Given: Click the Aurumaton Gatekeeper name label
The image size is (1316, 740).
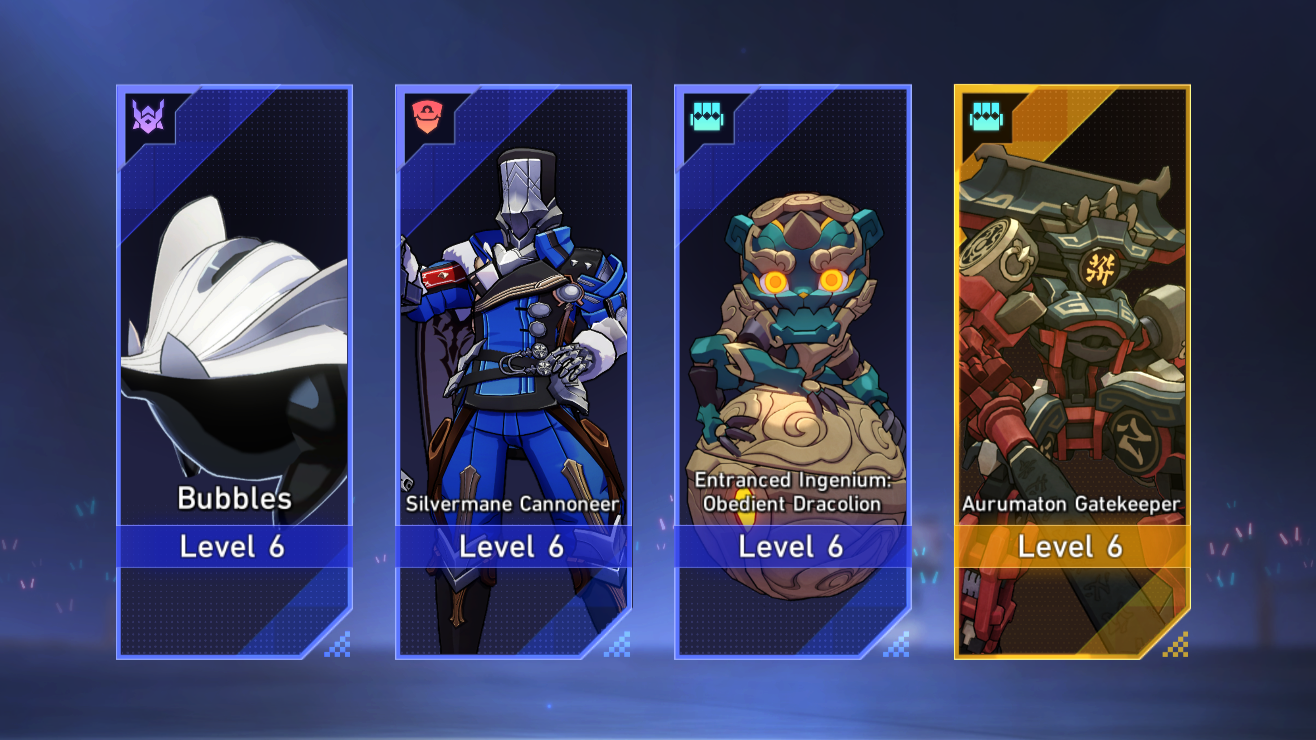Looking at the screenshot, I should tap(1072, 504).
